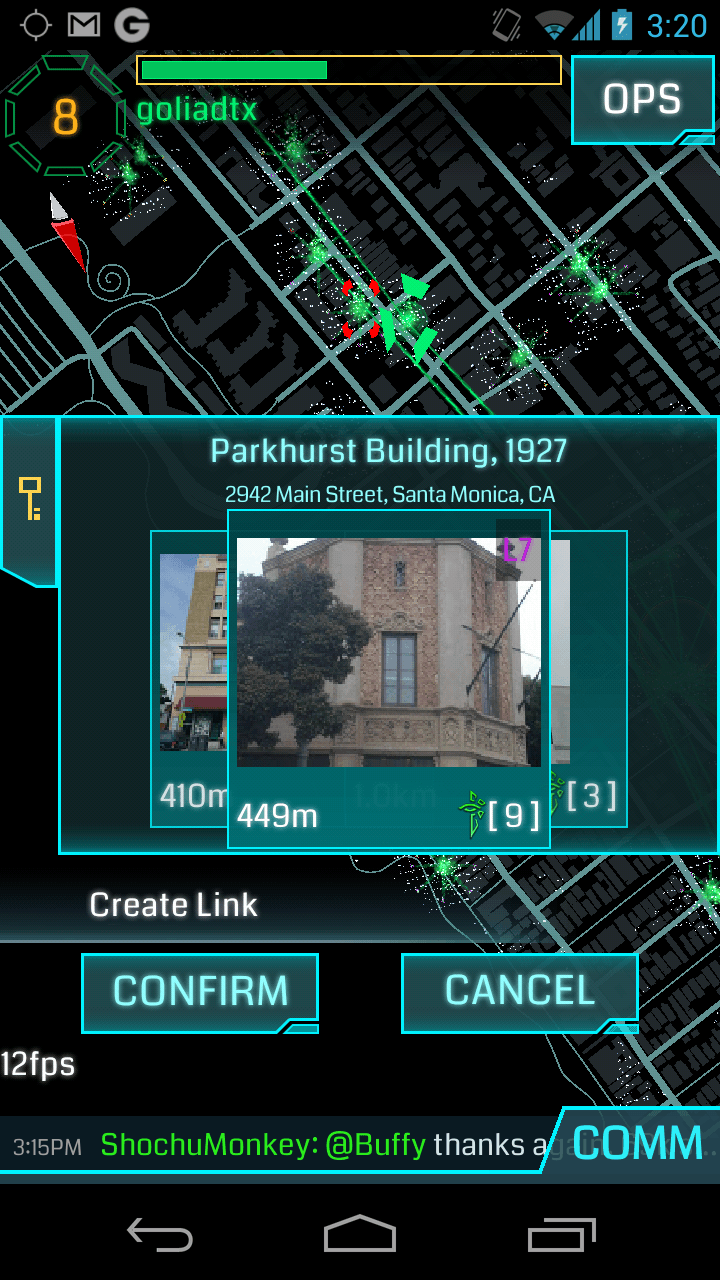This screenshot has width=720, height=1280.
Task: Tap the Android home button
Action: [360, 1236]
